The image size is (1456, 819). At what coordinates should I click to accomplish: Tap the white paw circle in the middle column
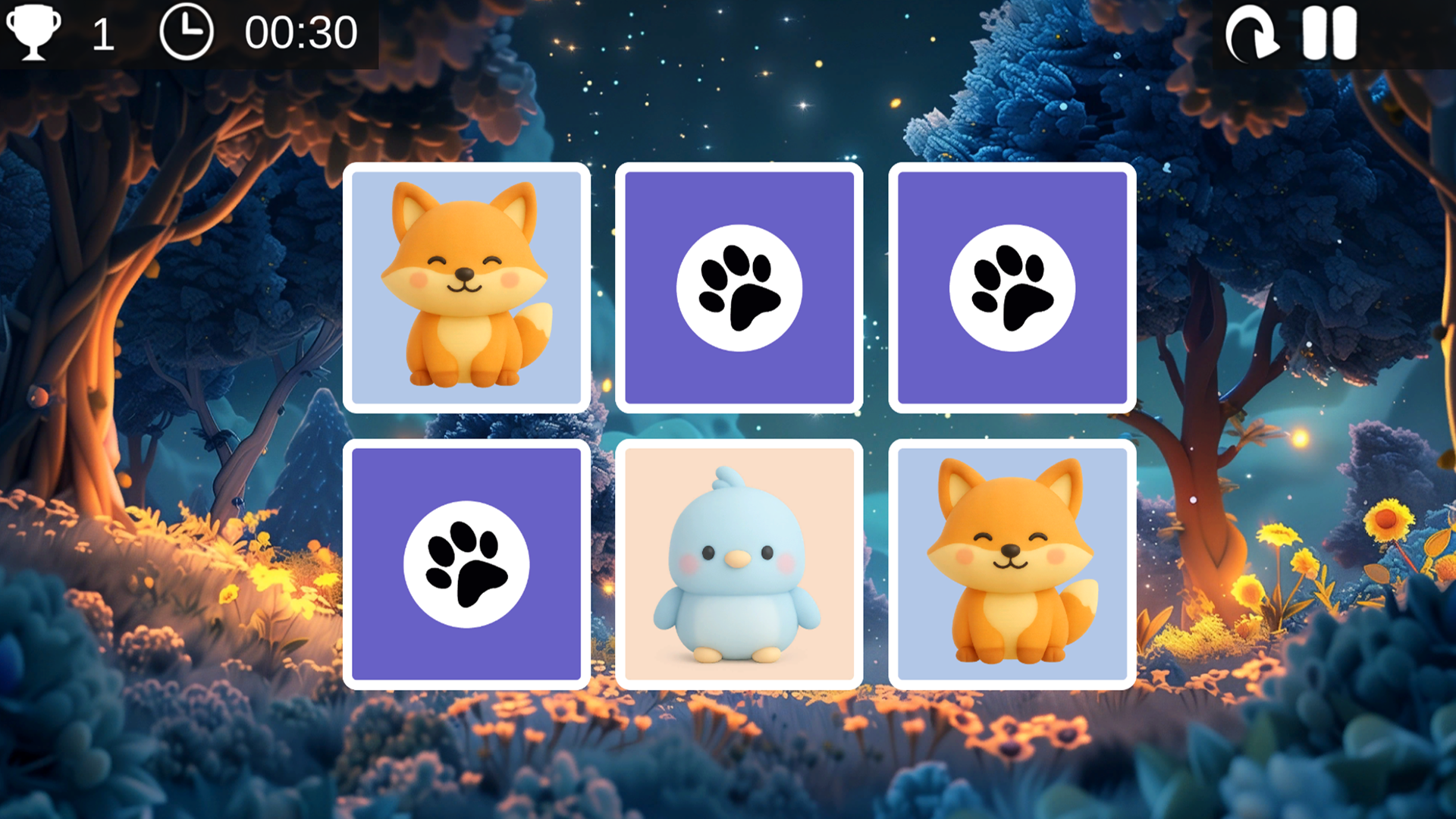741,286
